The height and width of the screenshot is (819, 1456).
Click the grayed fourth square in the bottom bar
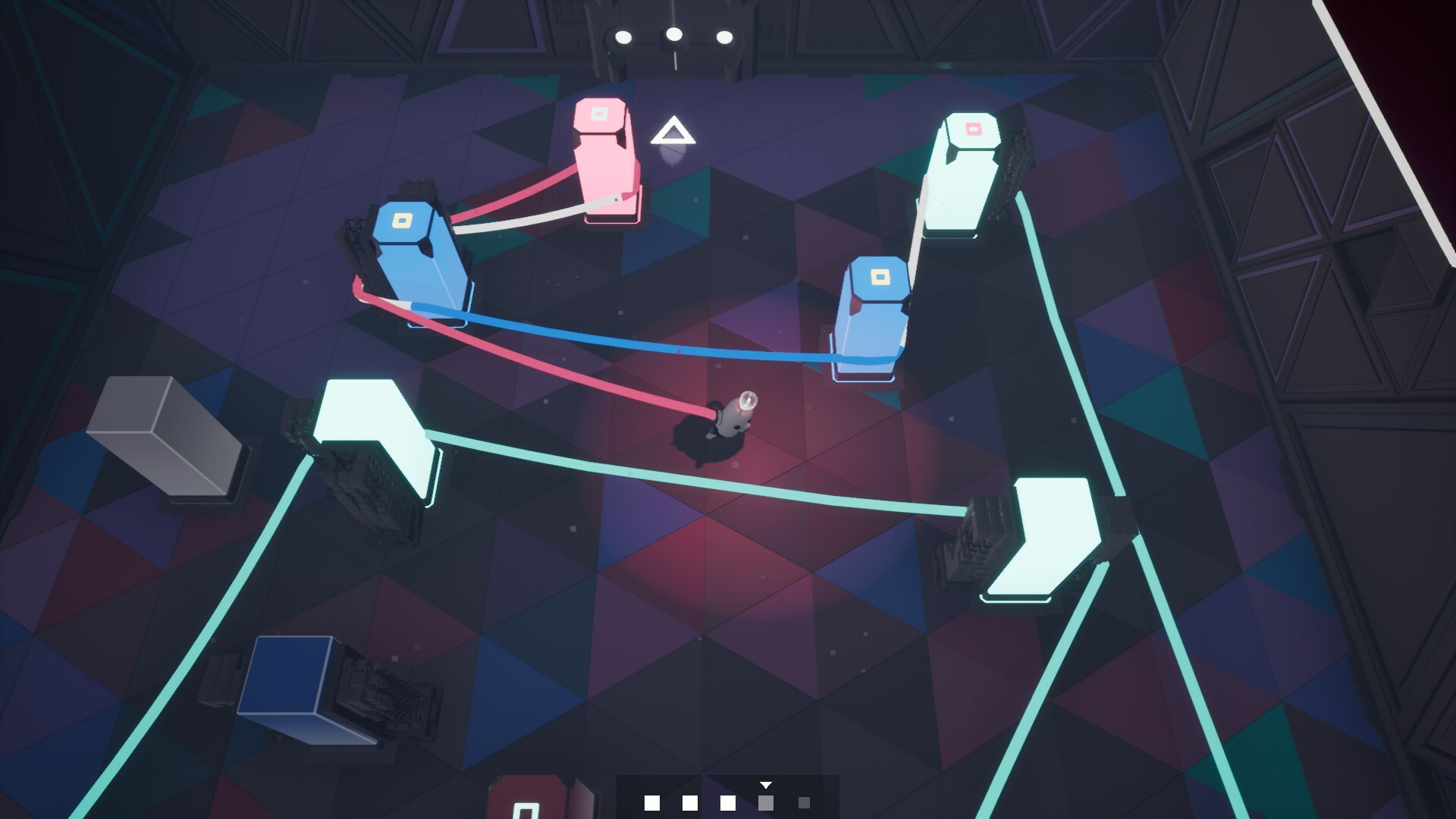(x=766, y=802)
